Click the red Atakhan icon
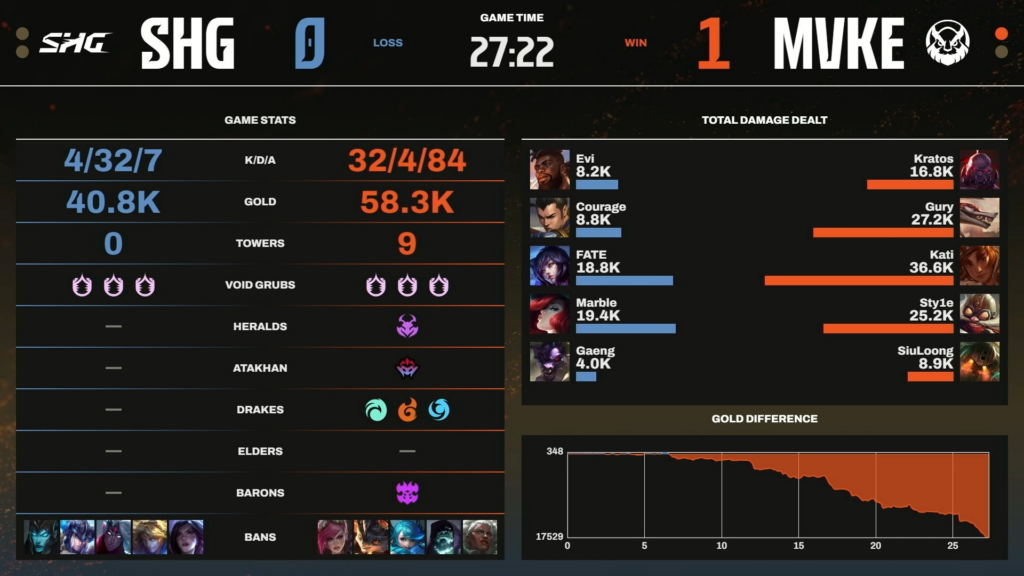 click(407, 368)
